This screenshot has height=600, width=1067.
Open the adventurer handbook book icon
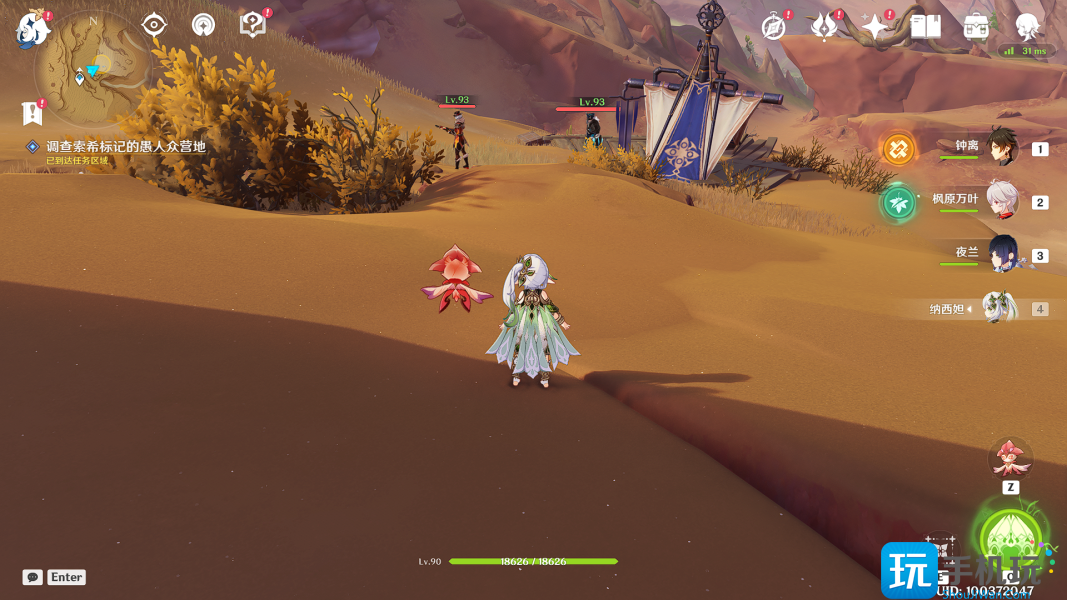coord(926,27)
